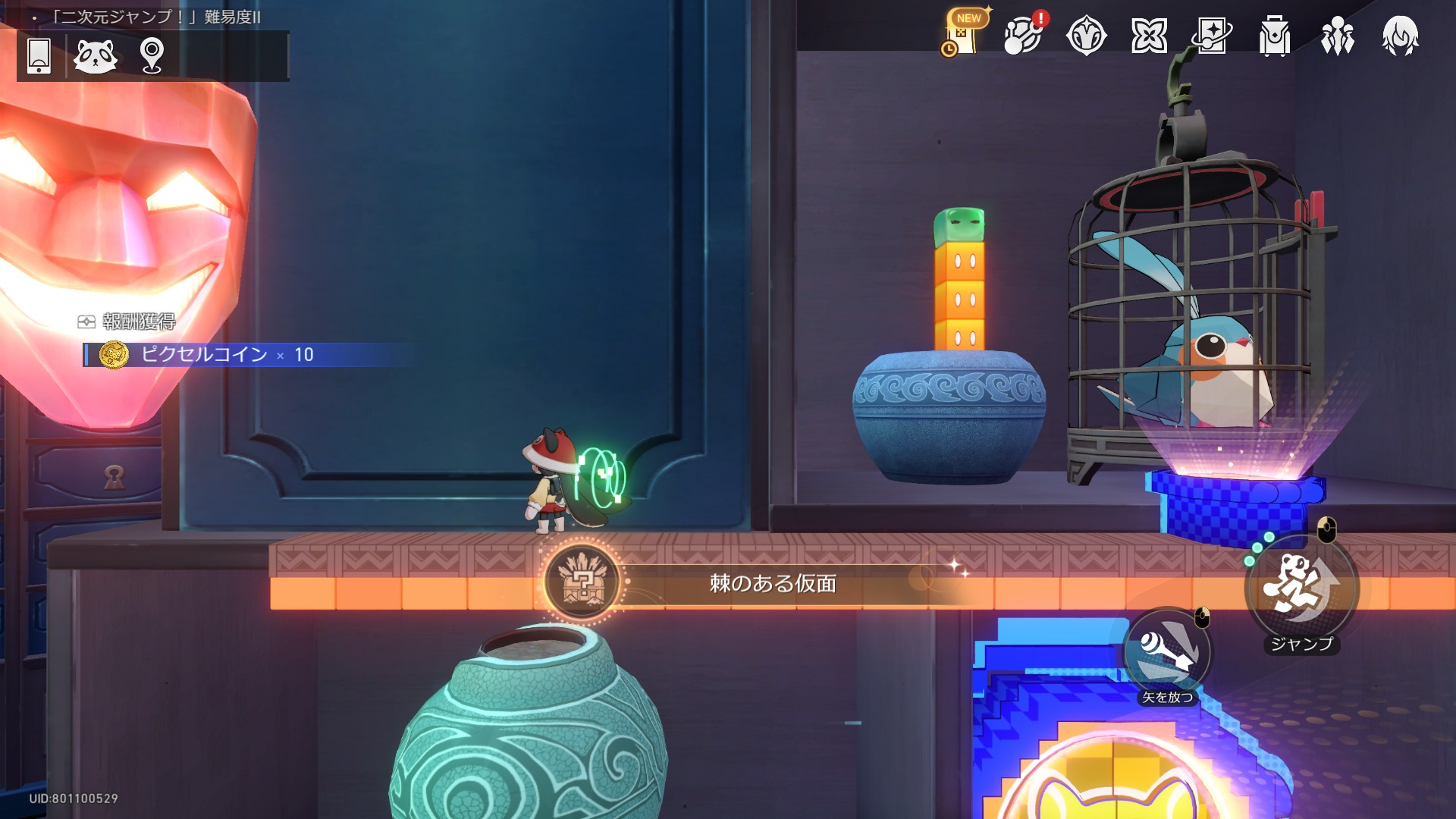The height and width of the screenshot is (819, 1456).
Task: Open the icon with red exclamation badge
Action: 1023,35
